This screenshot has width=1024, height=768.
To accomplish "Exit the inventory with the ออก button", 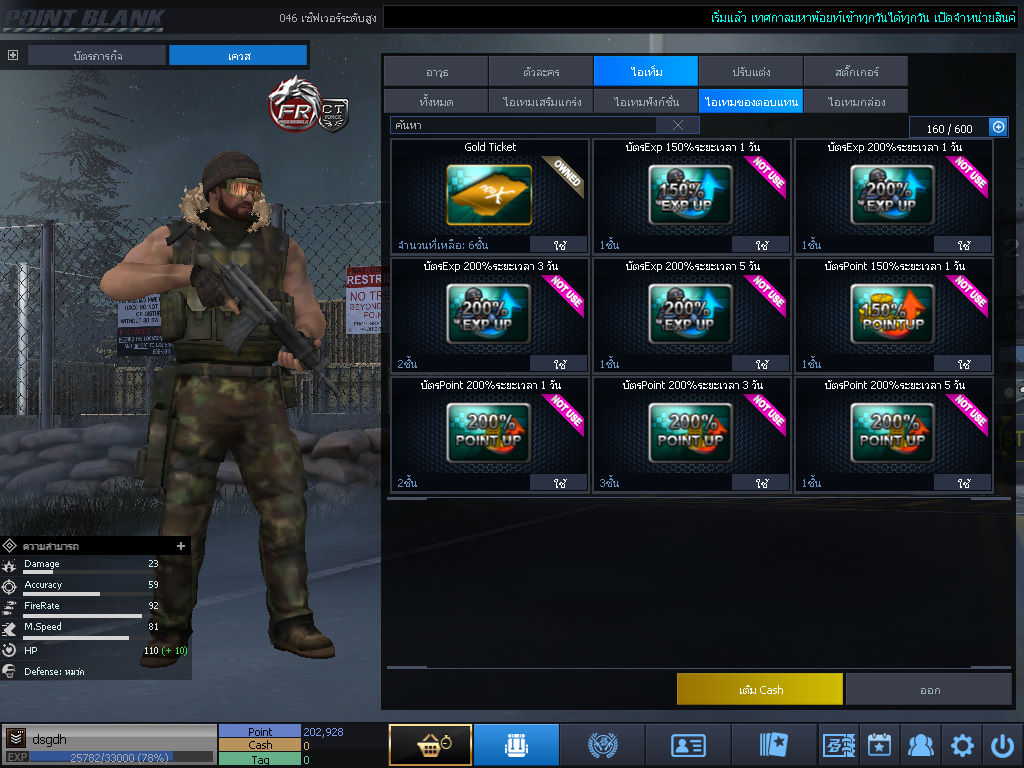I will [929, 689].
